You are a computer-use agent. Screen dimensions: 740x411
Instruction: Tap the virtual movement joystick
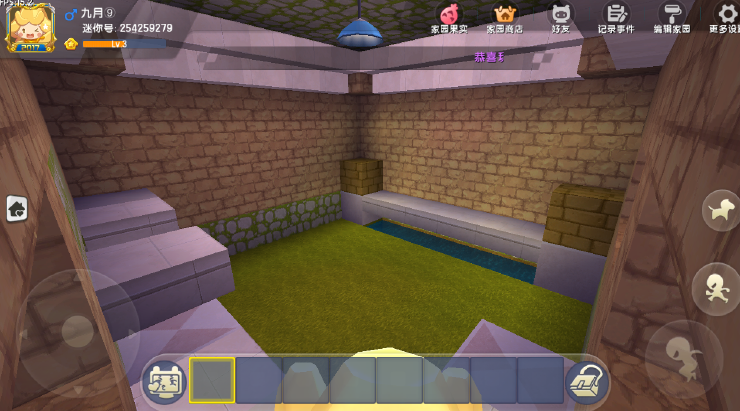click(x=77, y=330)
